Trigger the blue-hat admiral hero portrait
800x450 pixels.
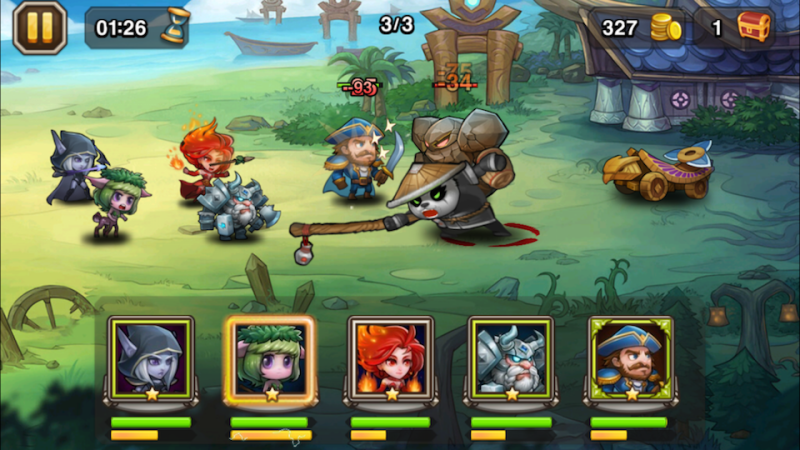pos(630,357)
